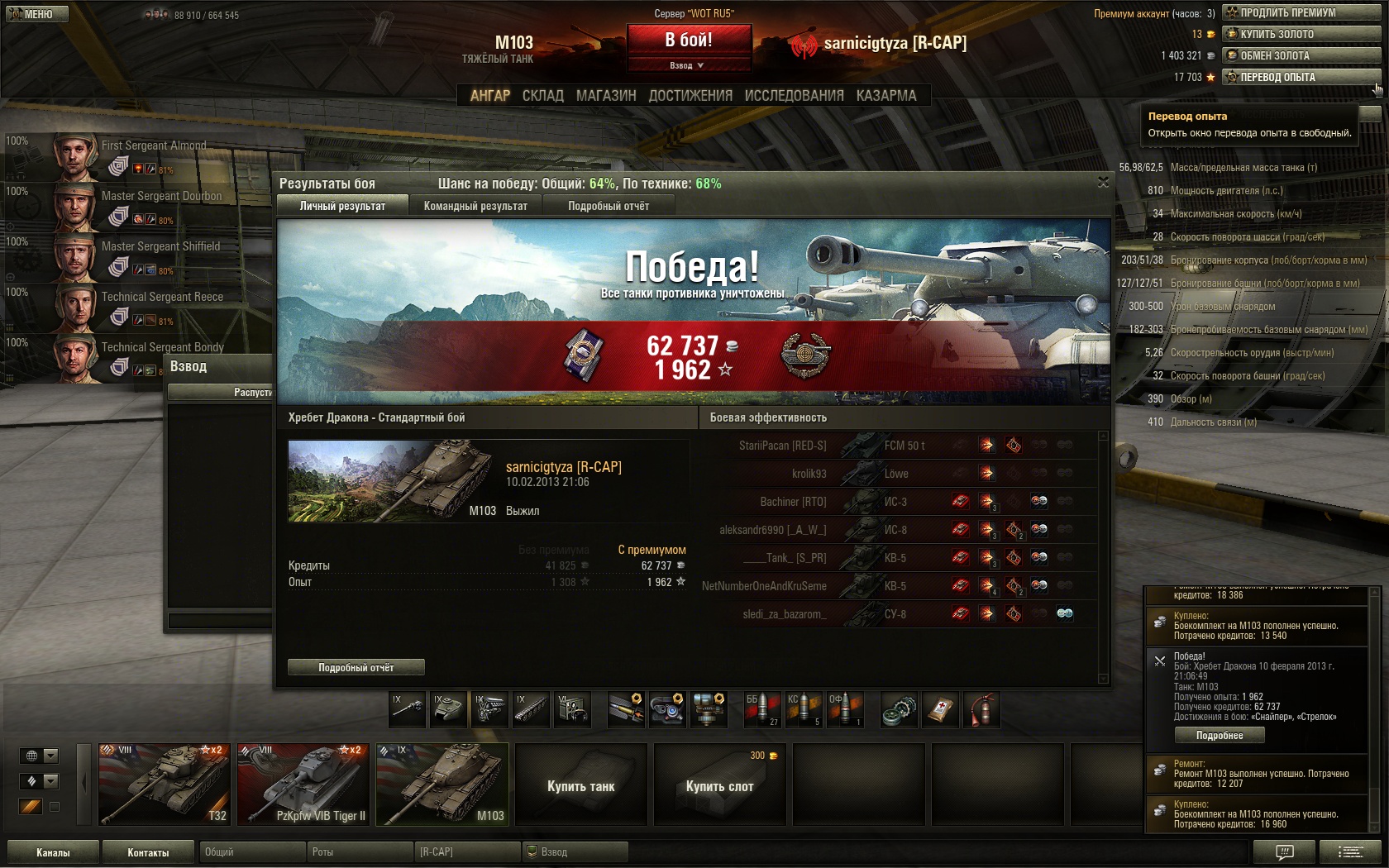Image resolution: width=1389 pixels, height=868 pixels.
Task: Open the МЕНЮ button
Action: 36,14
